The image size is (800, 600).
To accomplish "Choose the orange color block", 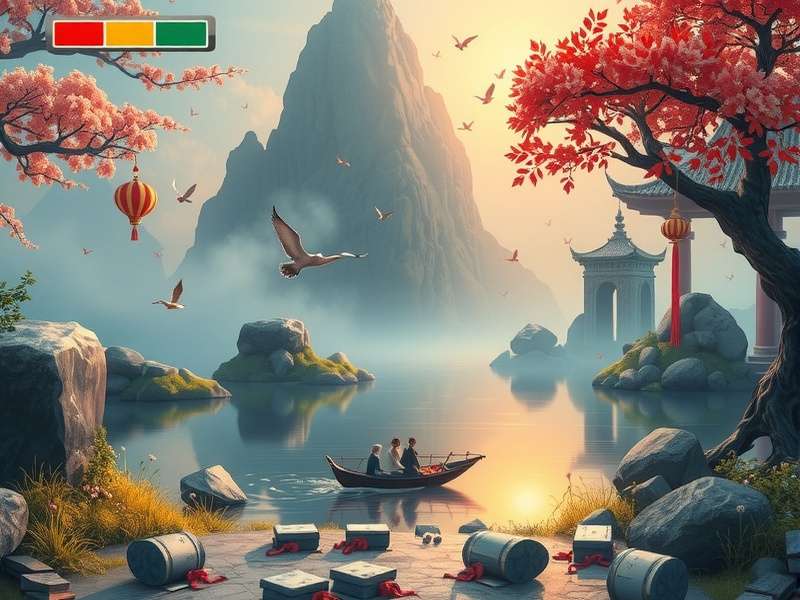I will tap(130, 34).
